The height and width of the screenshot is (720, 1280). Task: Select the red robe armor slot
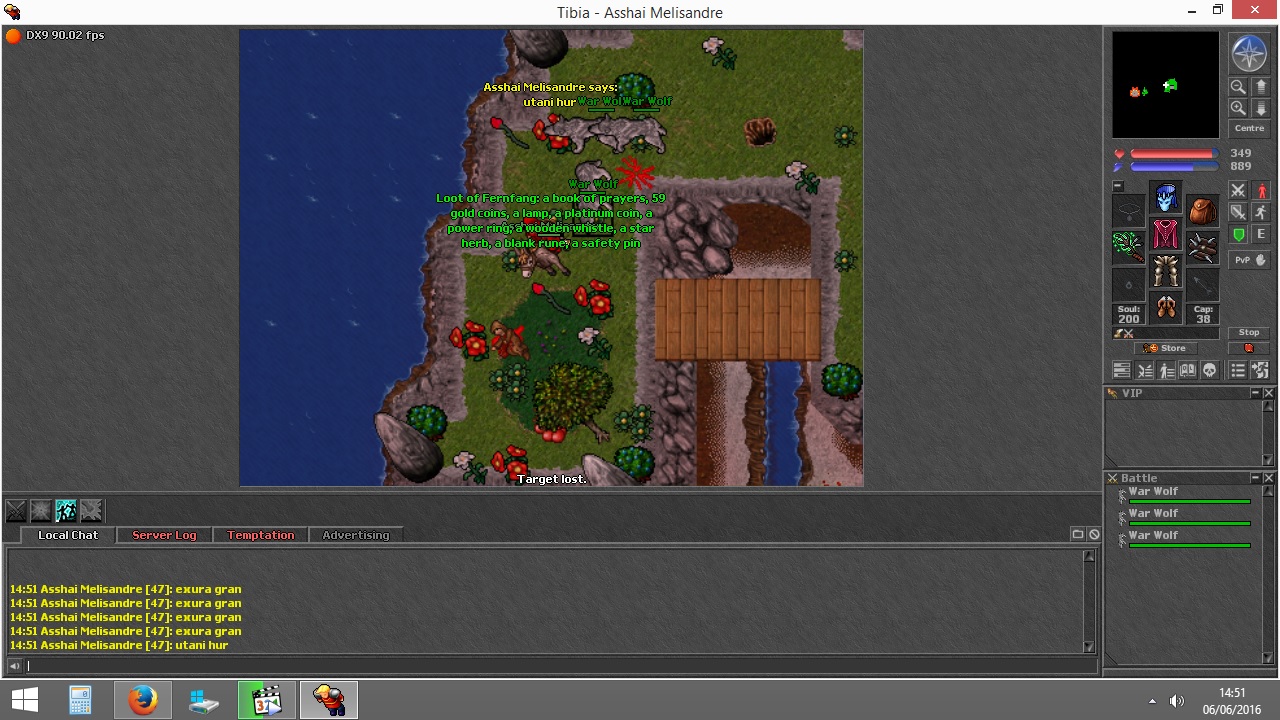tap(1165, 234)
